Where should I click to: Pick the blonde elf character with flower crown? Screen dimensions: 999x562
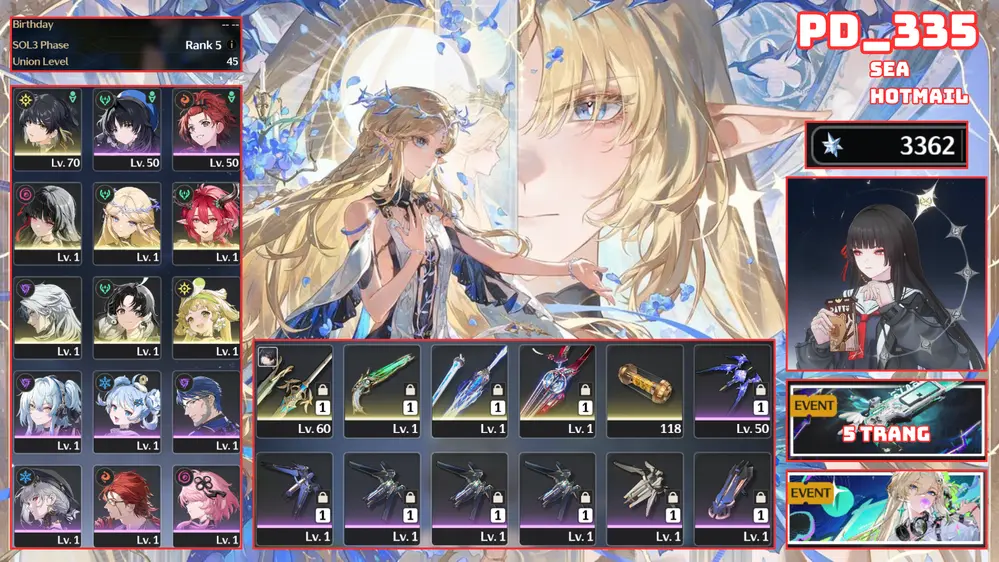click(127, 222)
